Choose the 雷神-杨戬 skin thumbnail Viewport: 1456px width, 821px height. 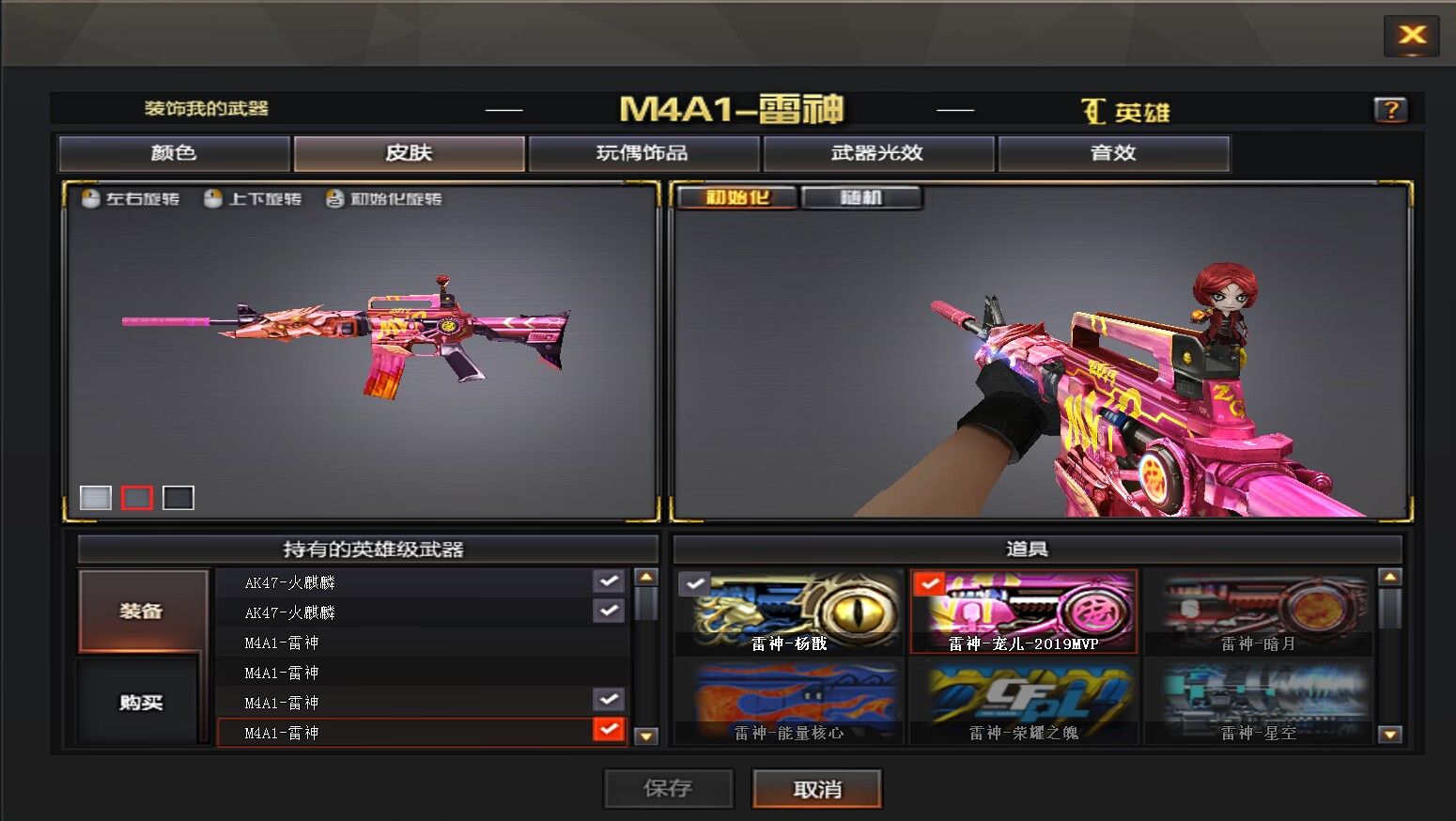click(789, 612)
